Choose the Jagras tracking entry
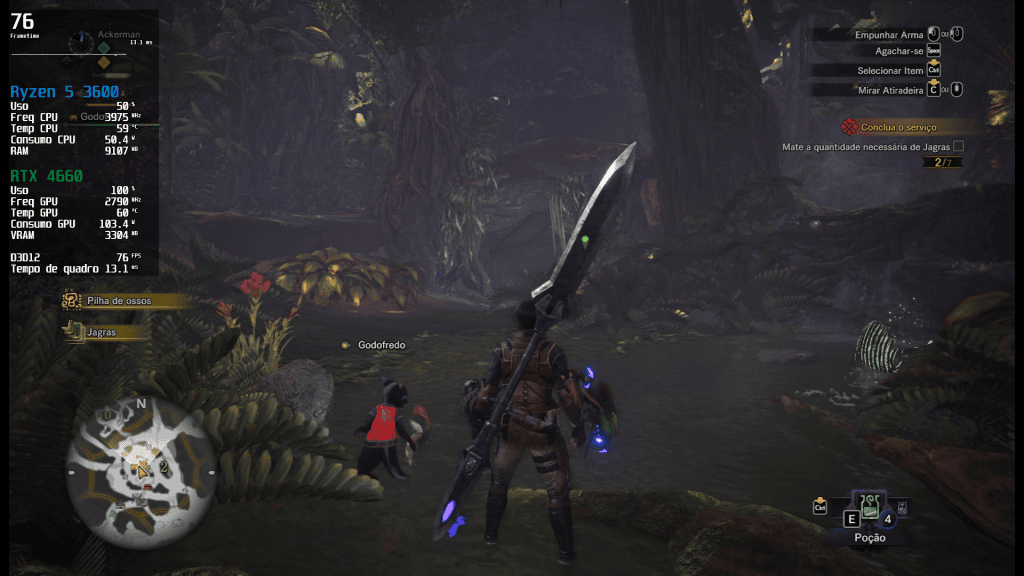1024x576 pixels. coord(102,332)
